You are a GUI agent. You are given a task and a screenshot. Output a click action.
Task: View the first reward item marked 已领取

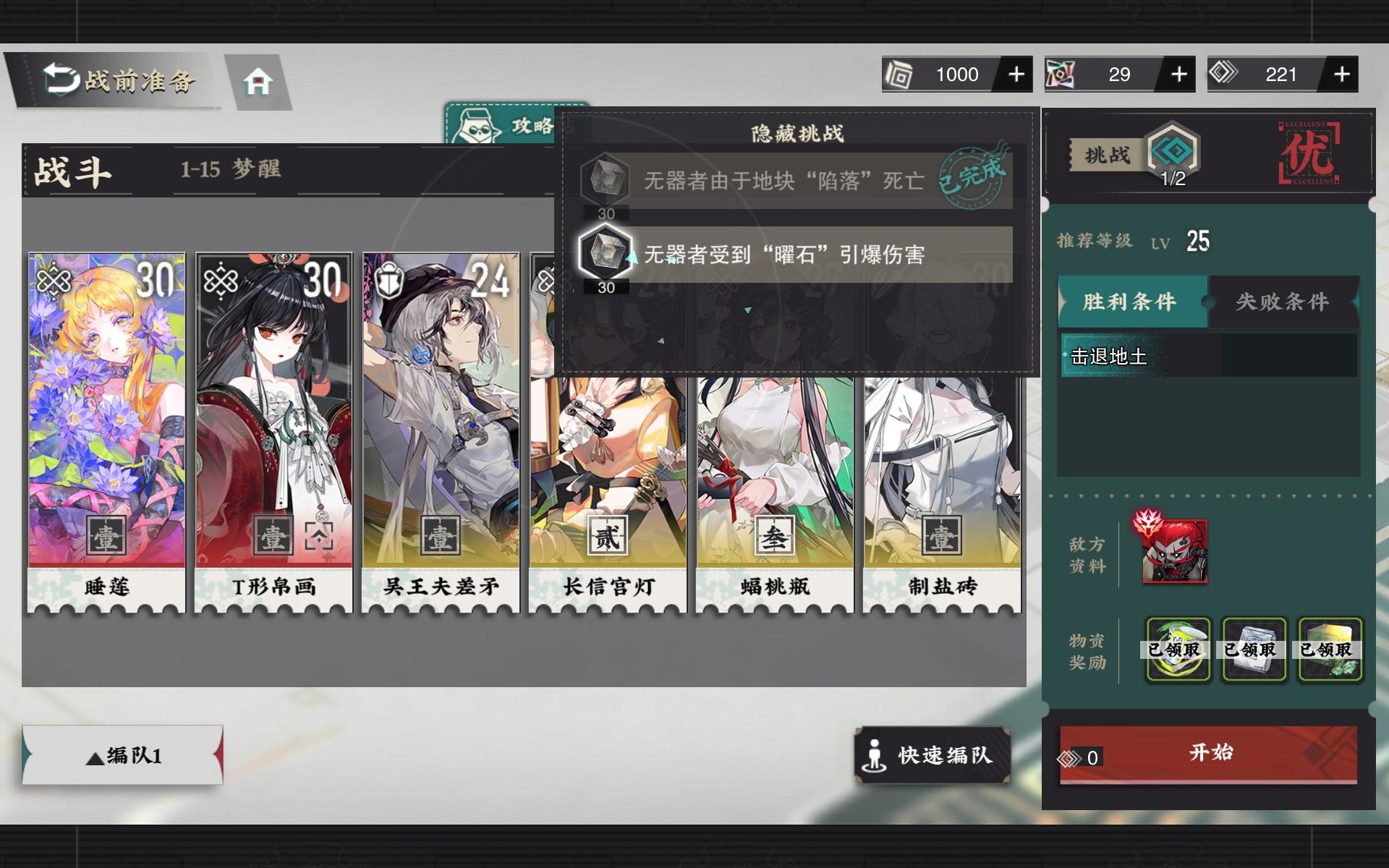1178,650
